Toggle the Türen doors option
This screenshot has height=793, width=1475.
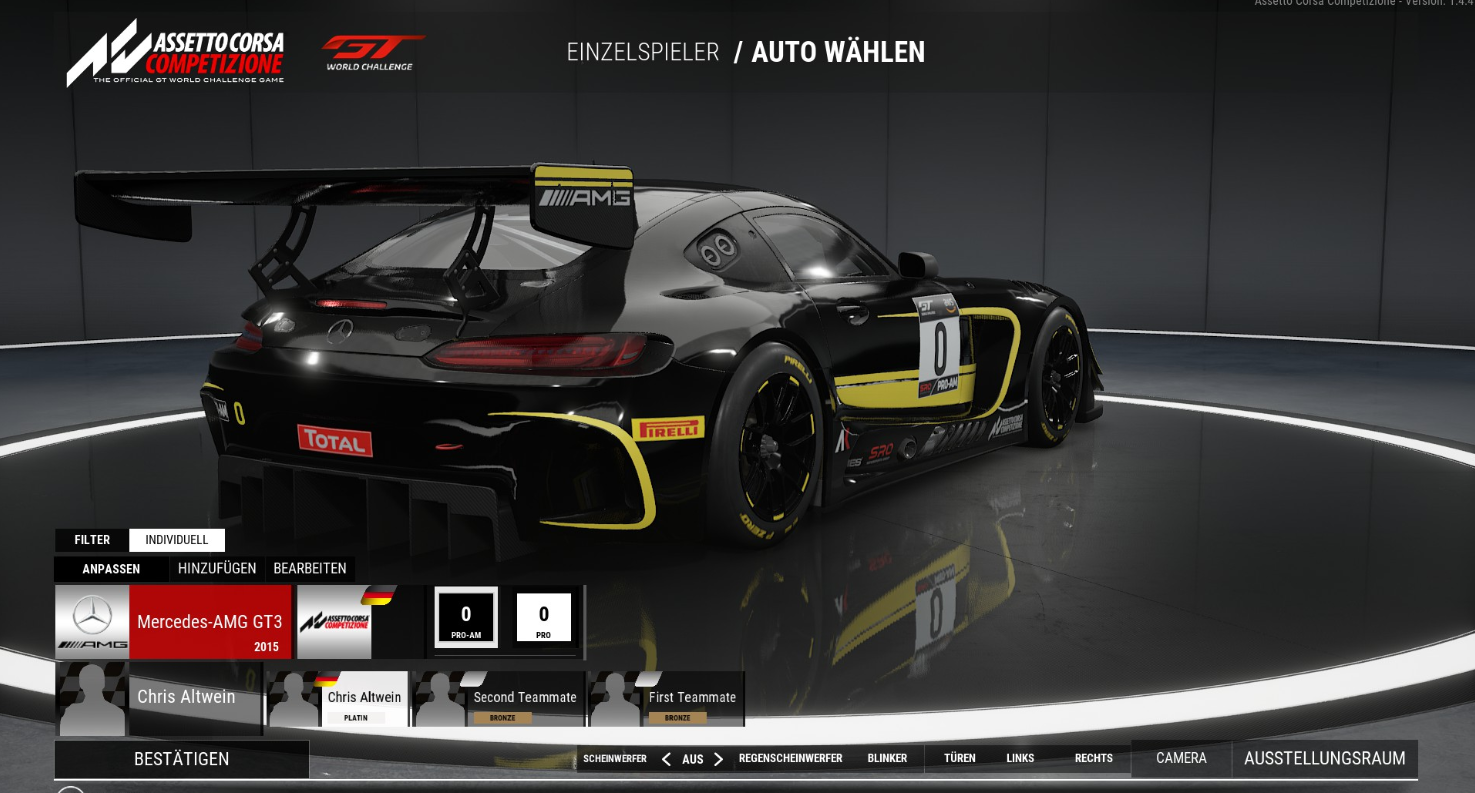point(959,759)
